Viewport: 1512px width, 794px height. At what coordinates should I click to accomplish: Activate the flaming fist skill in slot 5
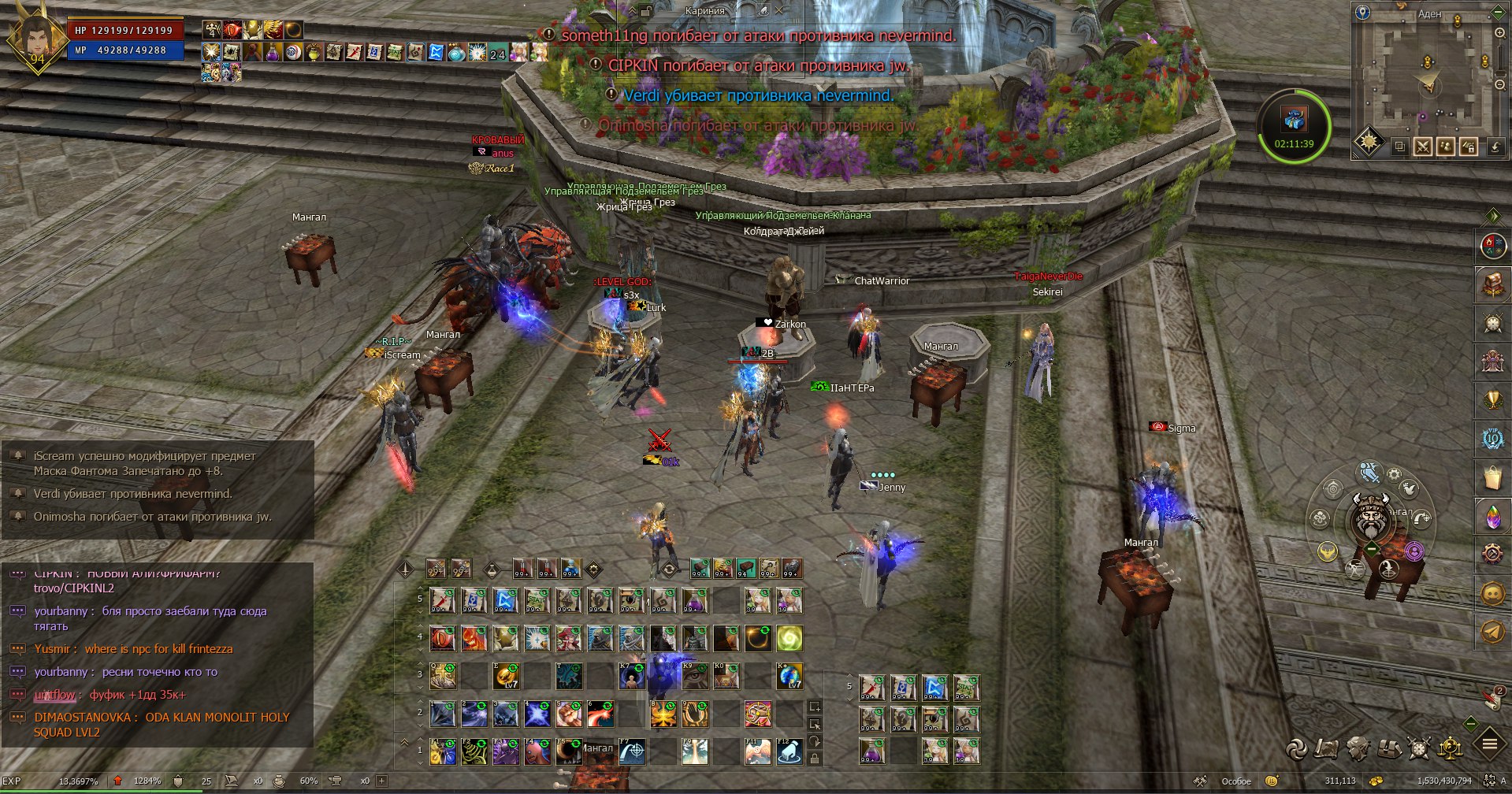tap(569, 714)
